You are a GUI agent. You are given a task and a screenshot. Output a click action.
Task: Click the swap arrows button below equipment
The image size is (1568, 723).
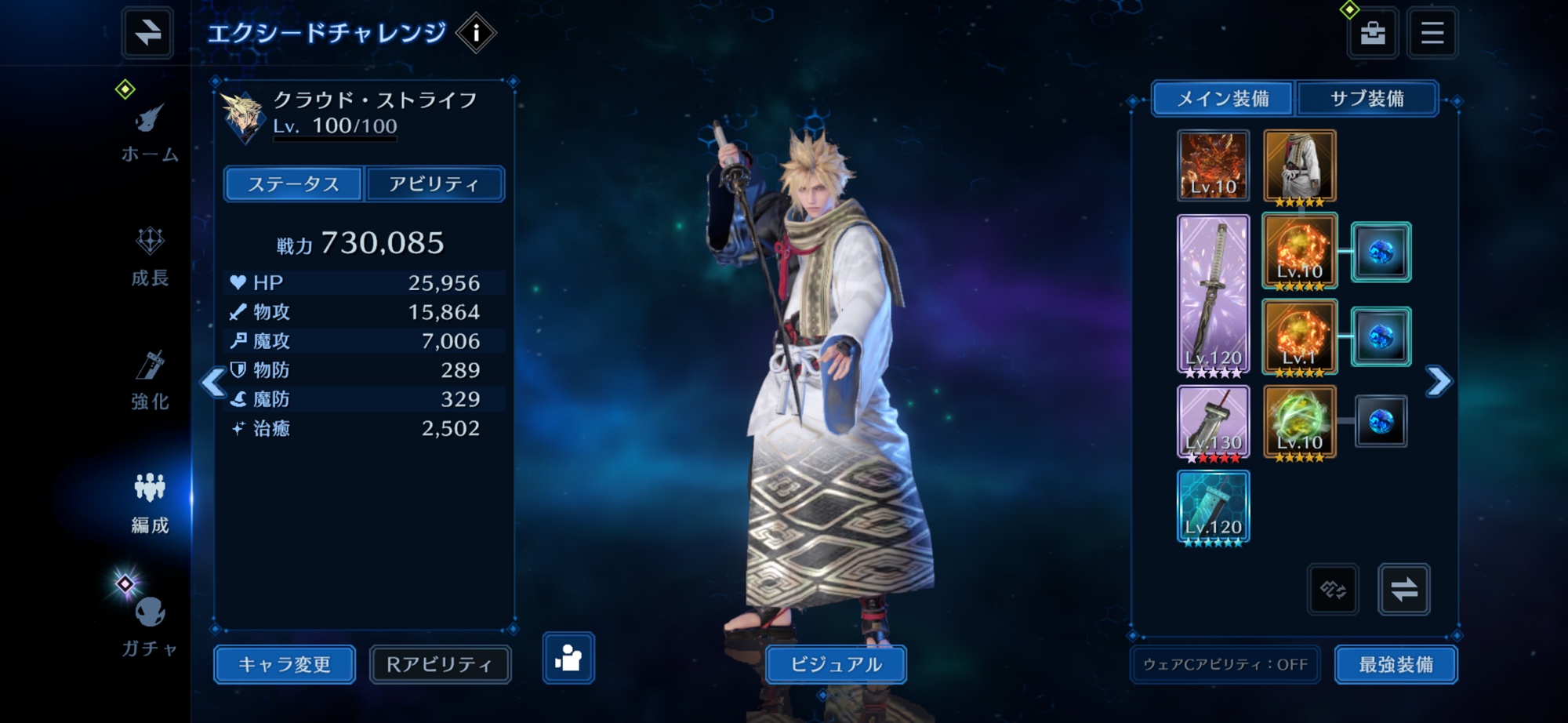1403,589
